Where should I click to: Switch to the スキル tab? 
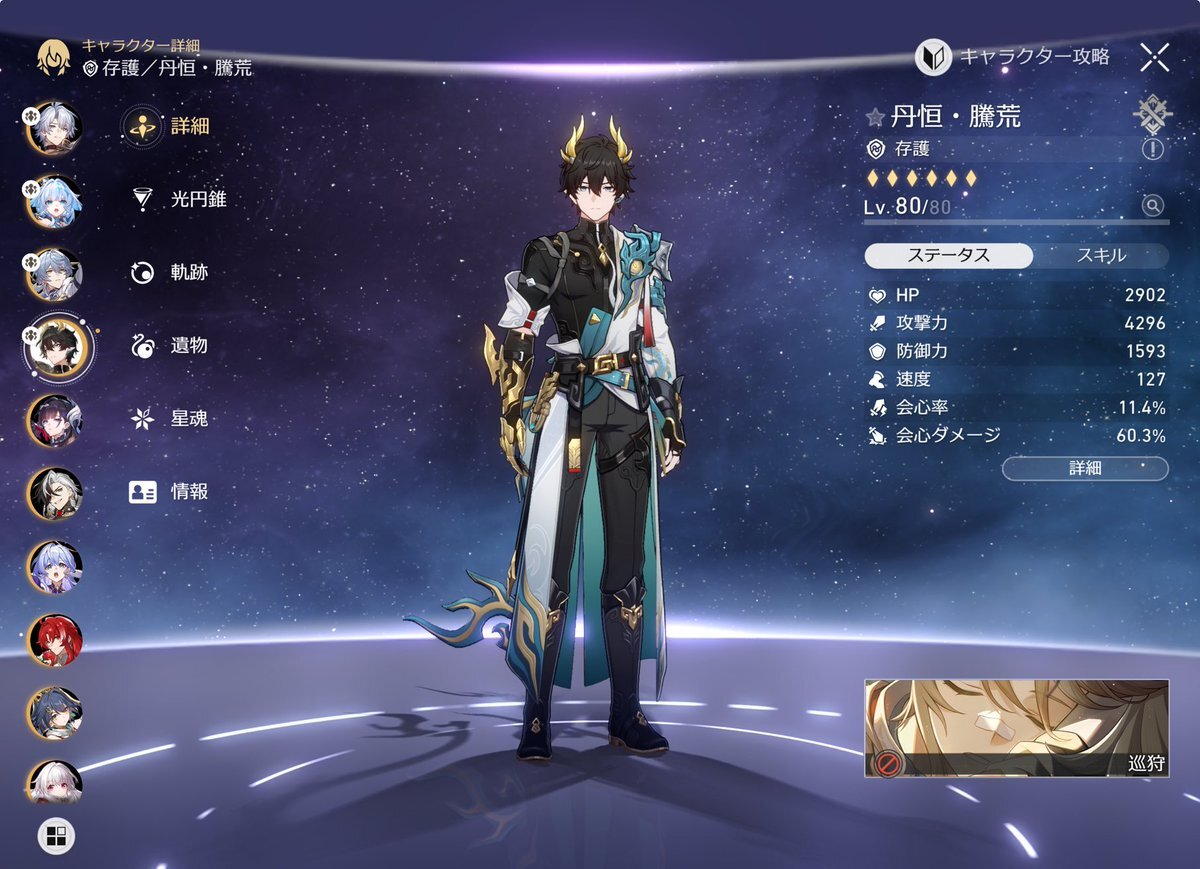tap(1100, 255)
